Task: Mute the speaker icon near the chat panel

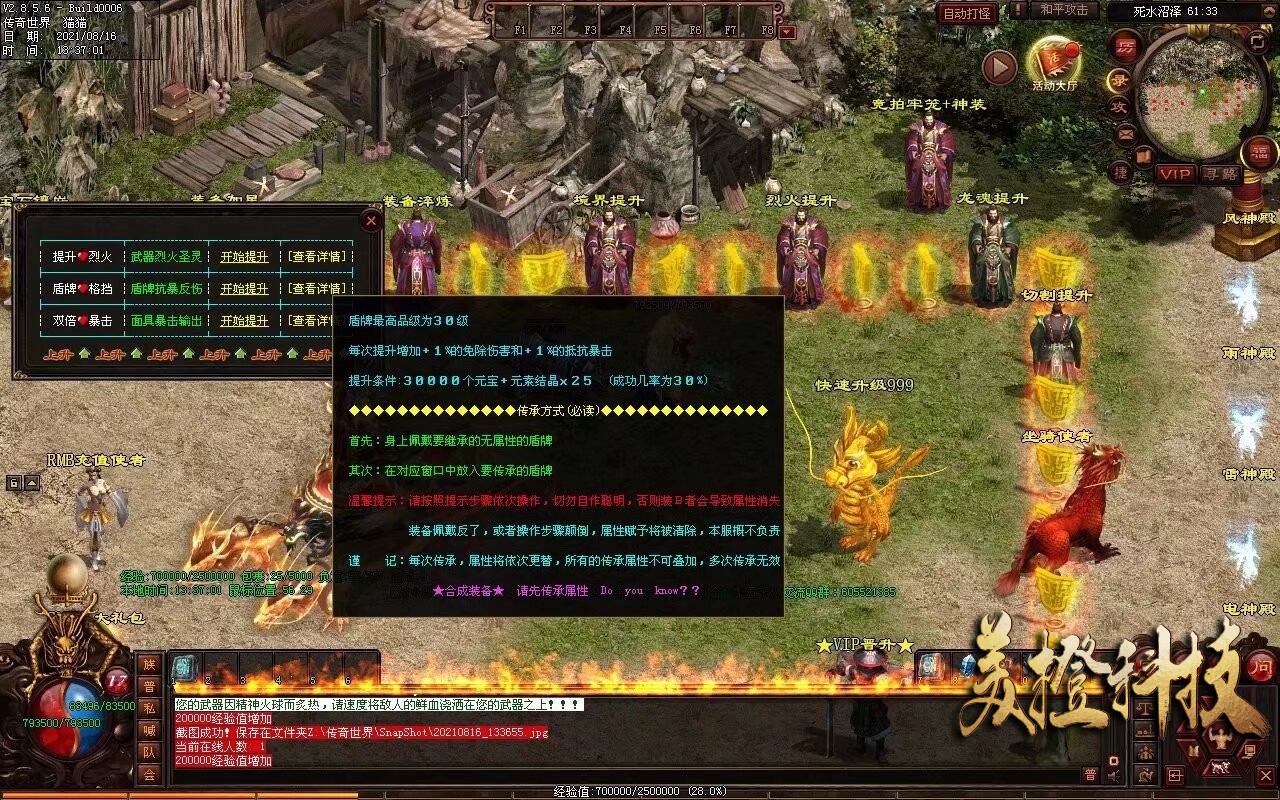Action: [x=1114, y=775]
